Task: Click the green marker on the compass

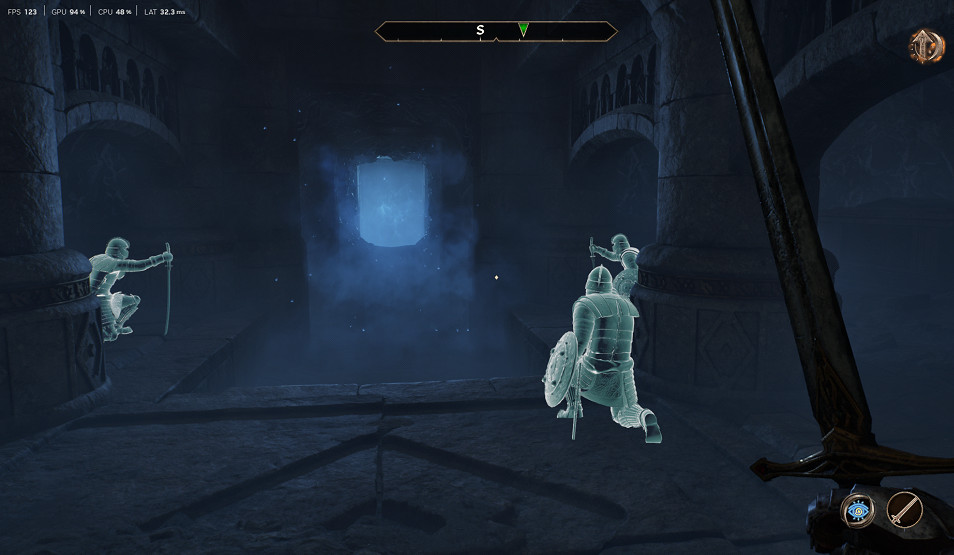Action: tap(523, 30)
